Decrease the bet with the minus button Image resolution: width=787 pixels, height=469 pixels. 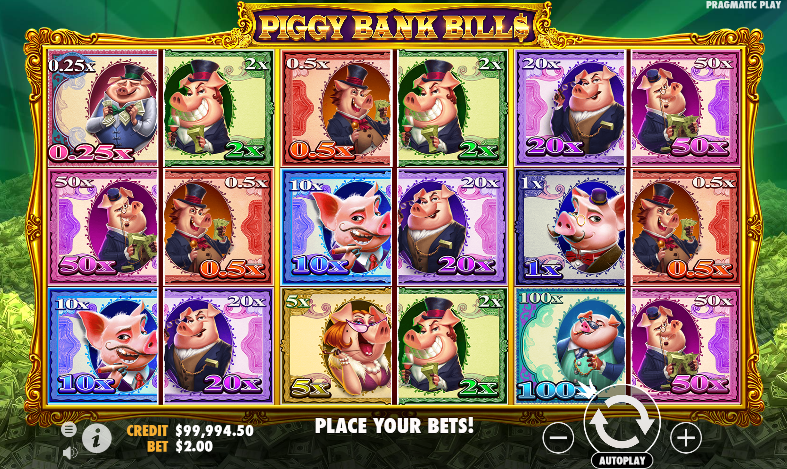pyautogui.click(x=559, y=437)
